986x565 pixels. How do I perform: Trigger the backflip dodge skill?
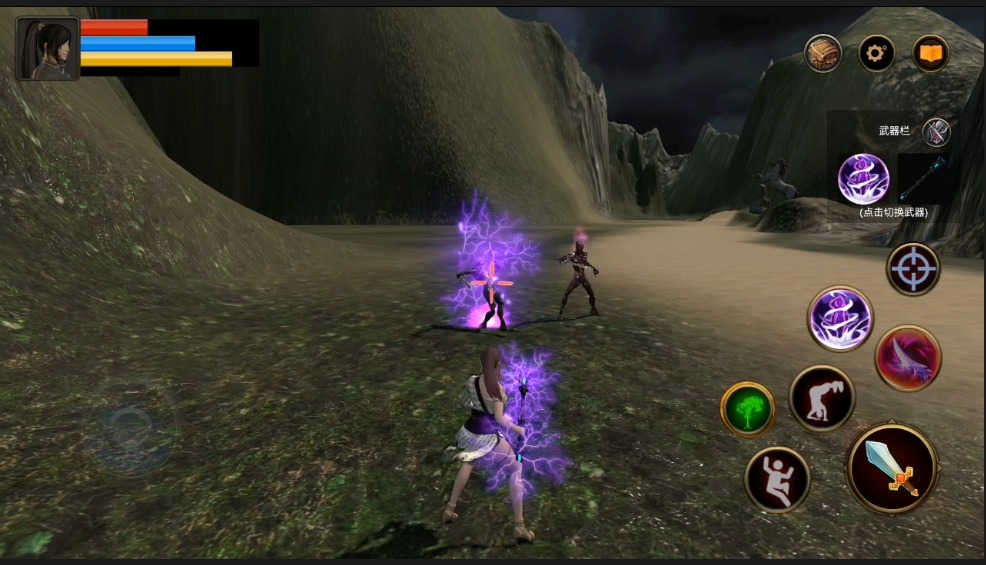[x=822, y=398]
